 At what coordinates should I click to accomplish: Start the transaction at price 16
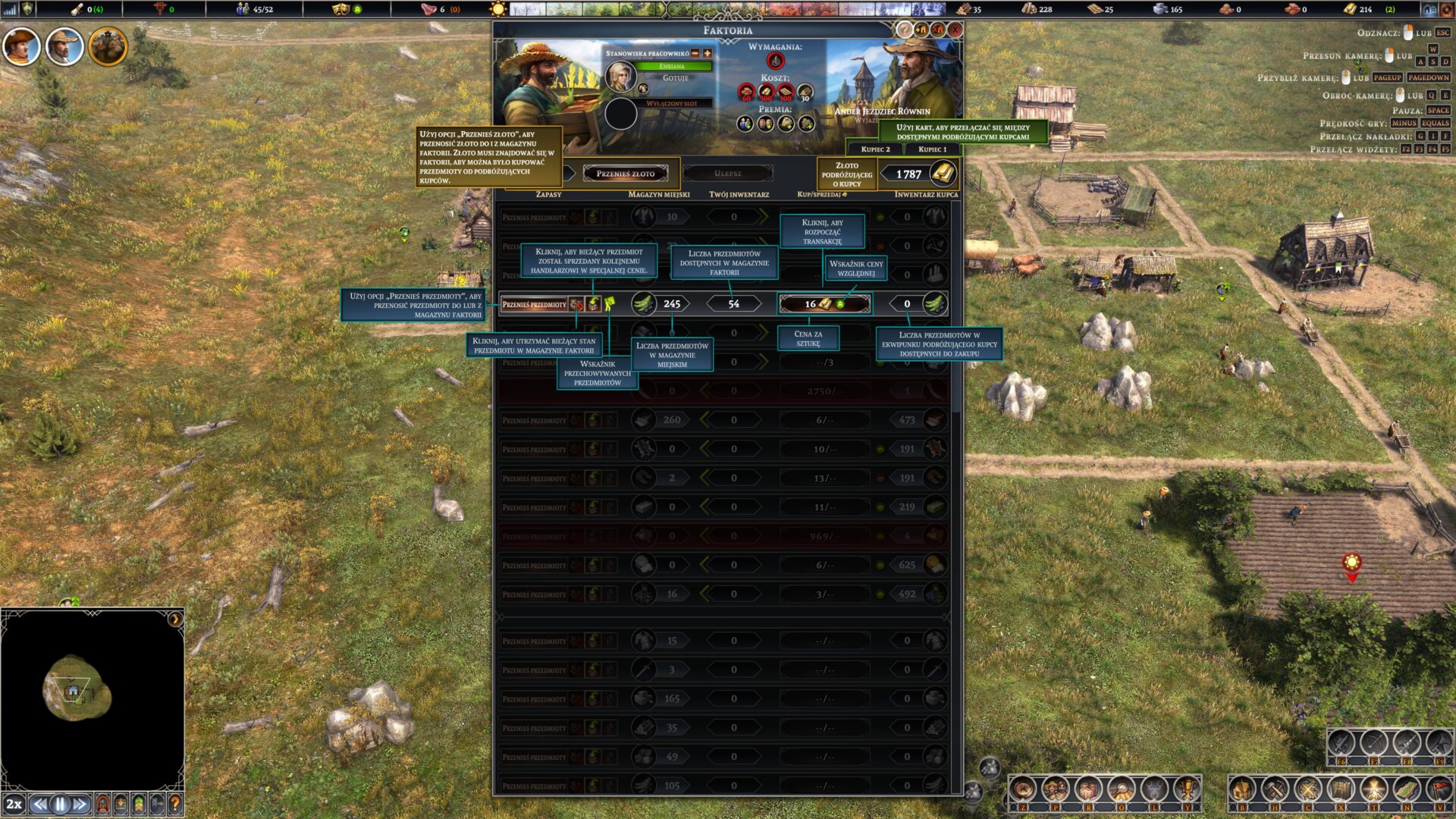point(824,304)
